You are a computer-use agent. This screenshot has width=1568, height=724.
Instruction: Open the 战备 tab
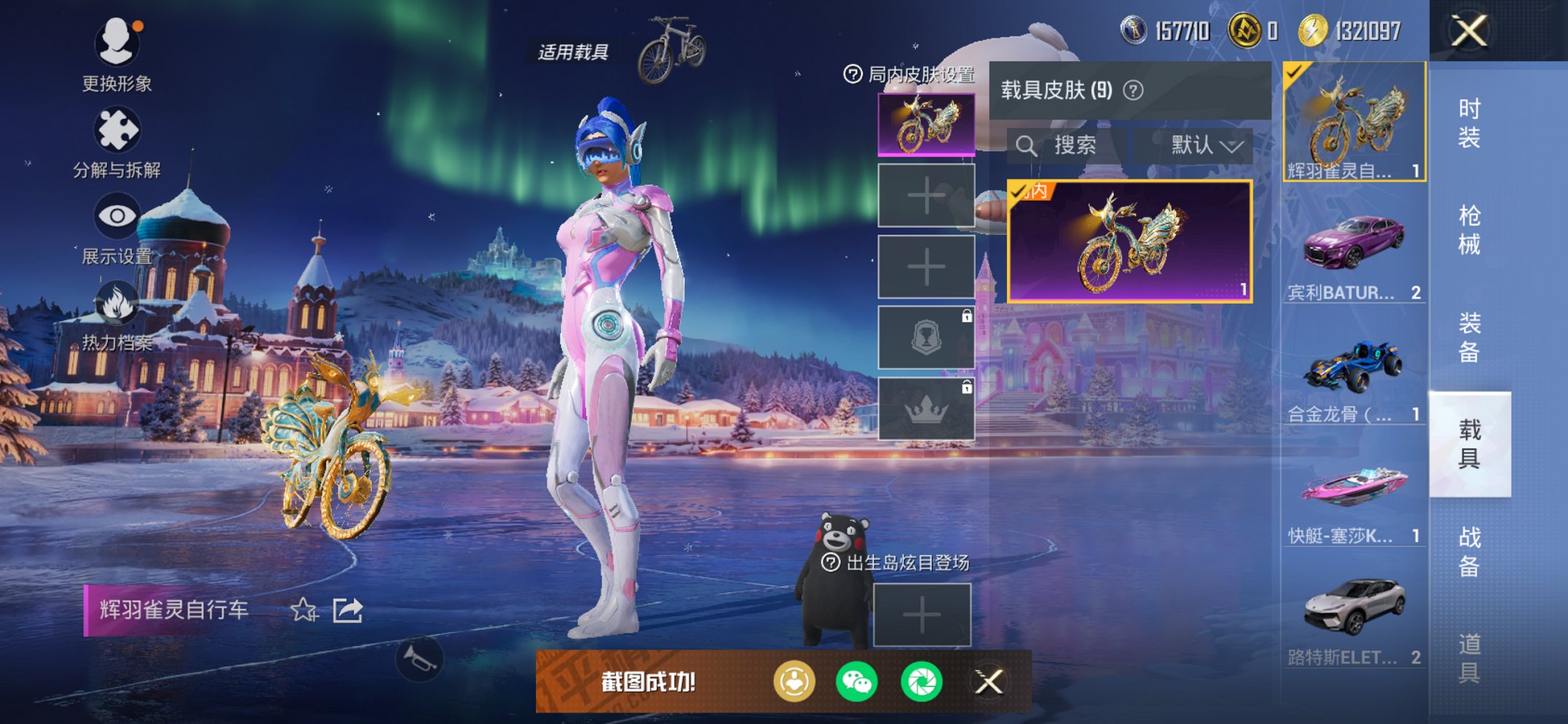(x=1469, y=551)
